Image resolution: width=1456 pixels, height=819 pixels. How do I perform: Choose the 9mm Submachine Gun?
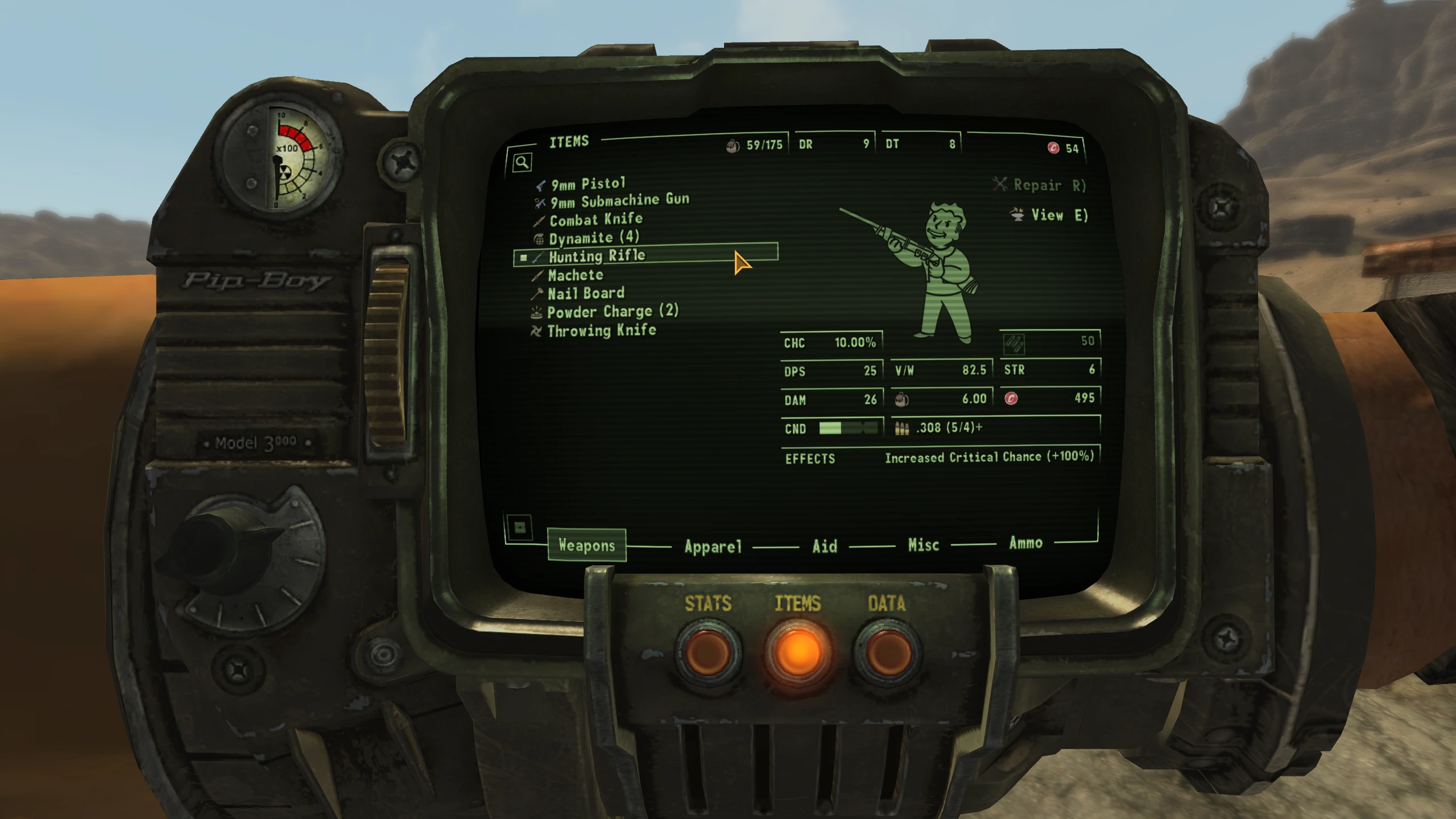pos(619,201)
